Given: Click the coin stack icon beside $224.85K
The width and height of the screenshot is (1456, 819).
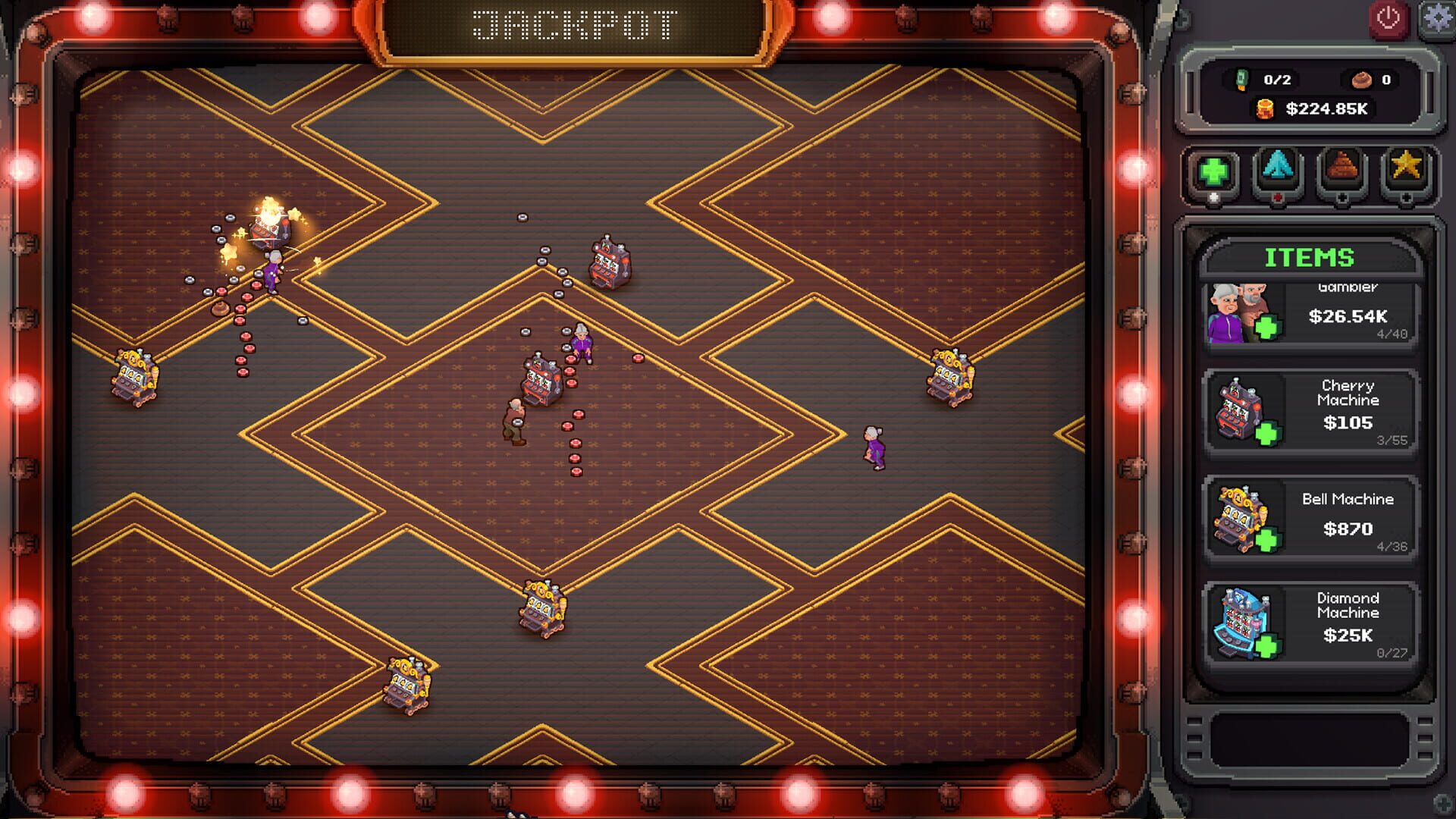Looking at the screenshot, I should 1263,108.
